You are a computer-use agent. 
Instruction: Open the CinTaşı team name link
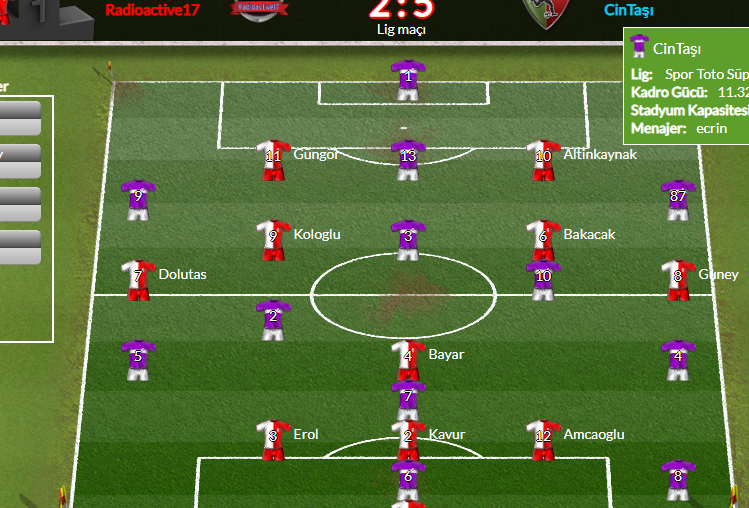[x=630, y=11]
